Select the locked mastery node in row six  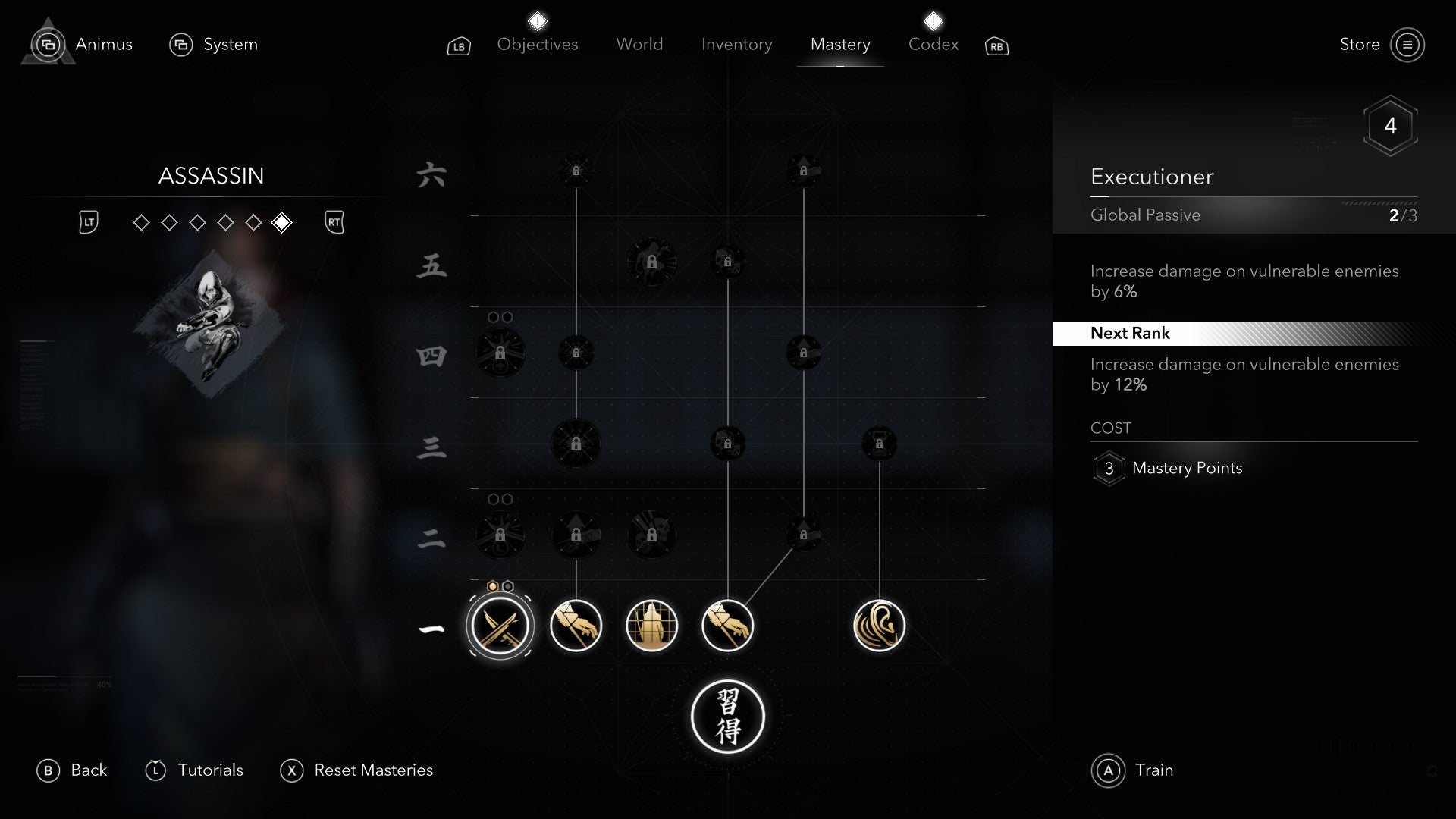tap(576, 171)
